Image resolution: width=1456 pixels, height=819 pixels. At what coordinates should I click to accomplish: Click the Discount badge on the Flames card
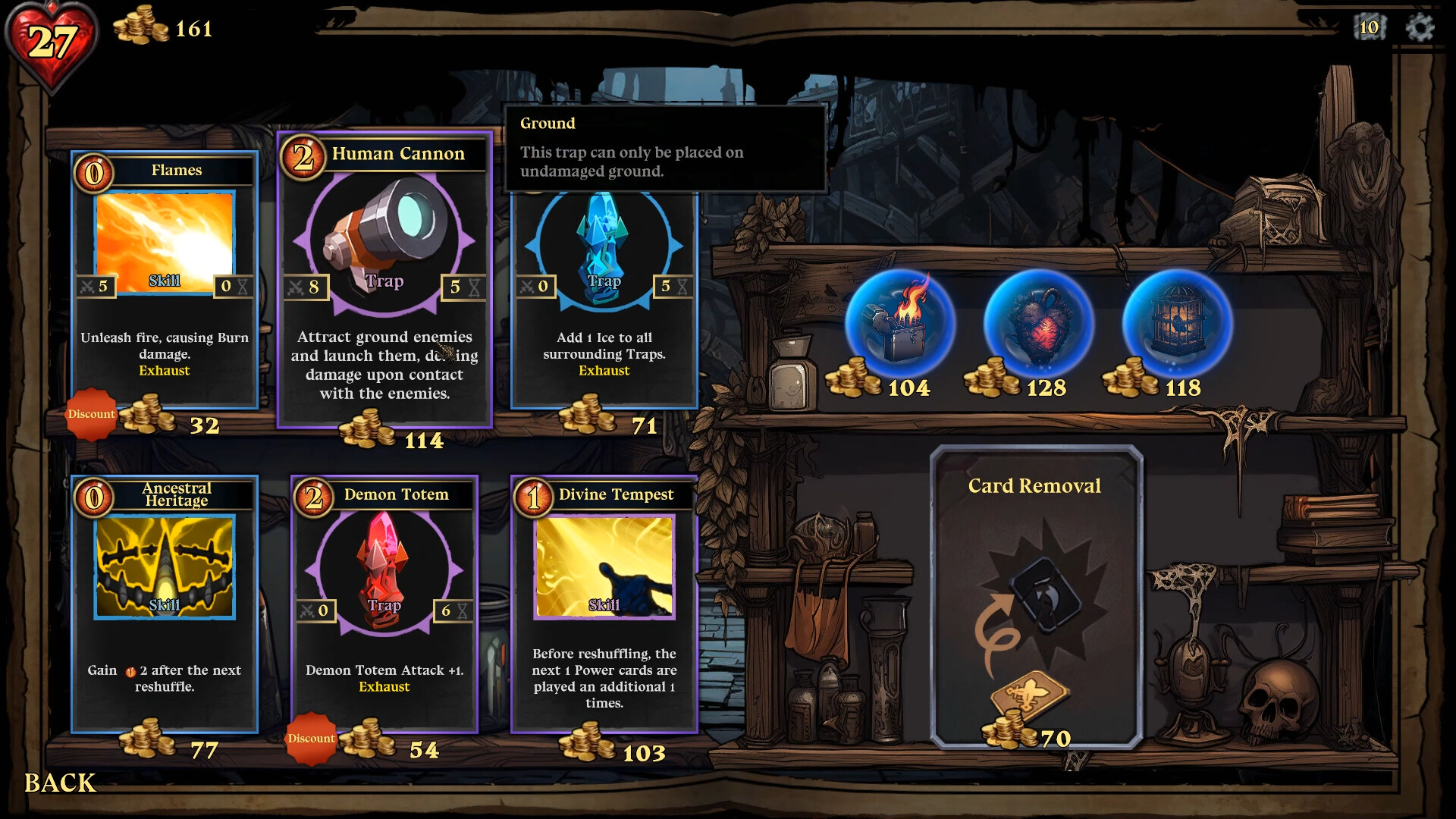92,414
